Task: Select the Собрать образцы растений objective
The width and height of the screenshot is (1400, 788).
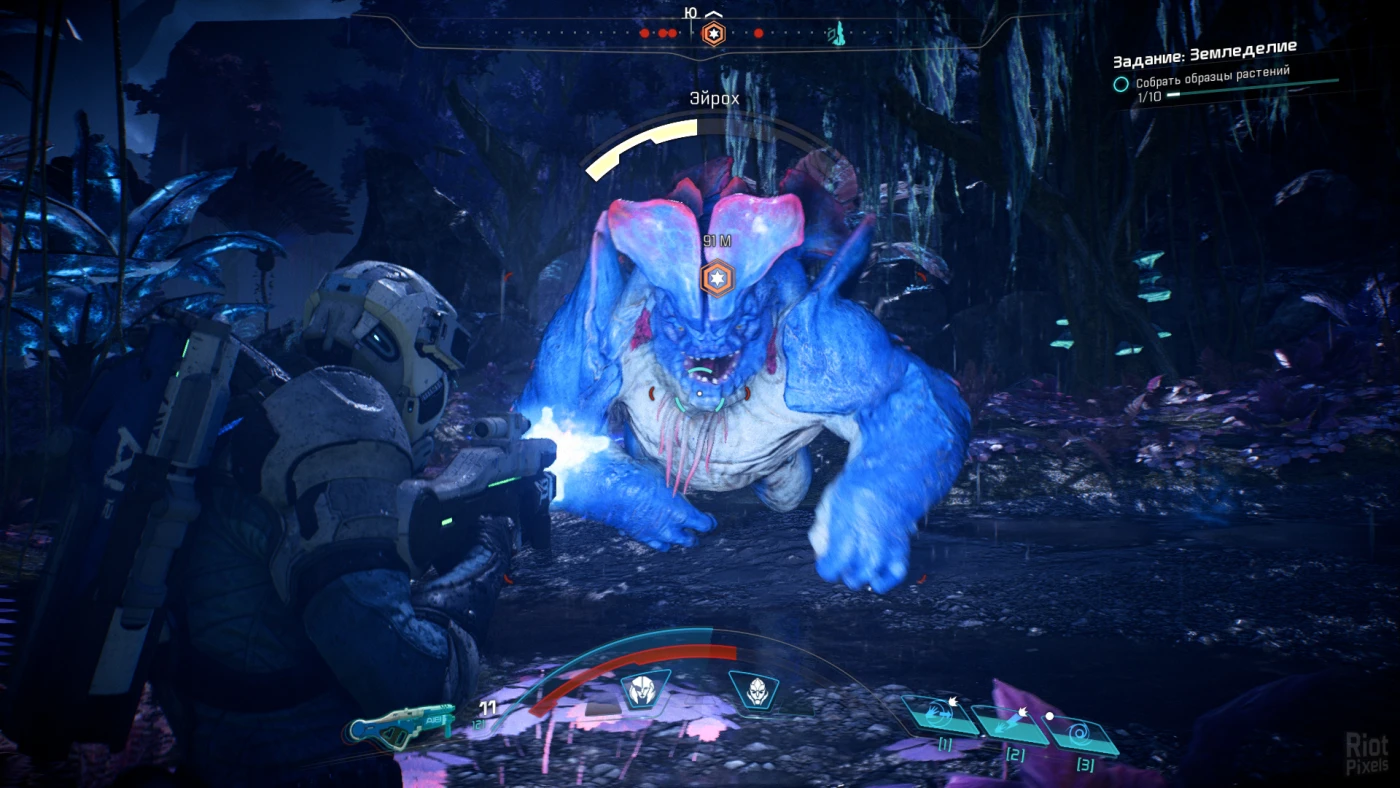Action: pos(1212,72)
